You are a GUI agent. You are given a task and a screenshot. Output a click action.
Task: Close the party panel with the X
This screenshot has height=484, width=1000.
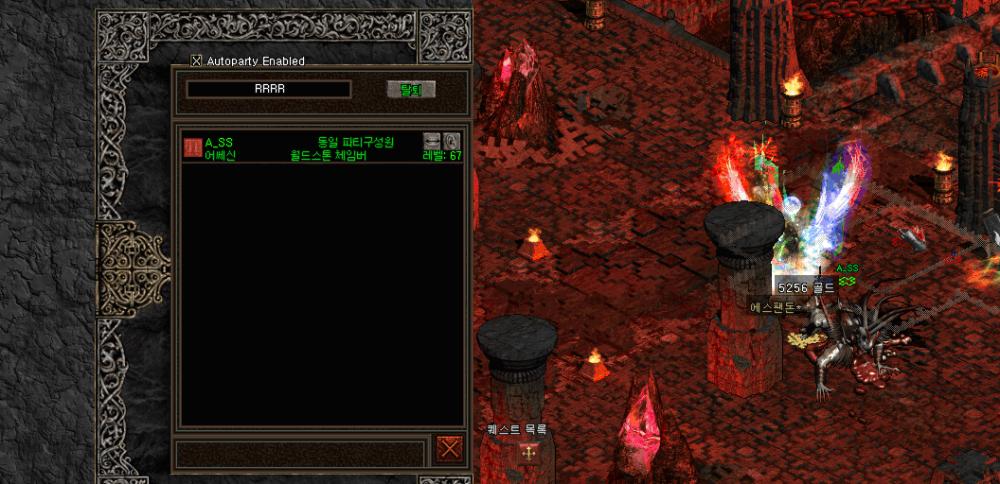450,450
